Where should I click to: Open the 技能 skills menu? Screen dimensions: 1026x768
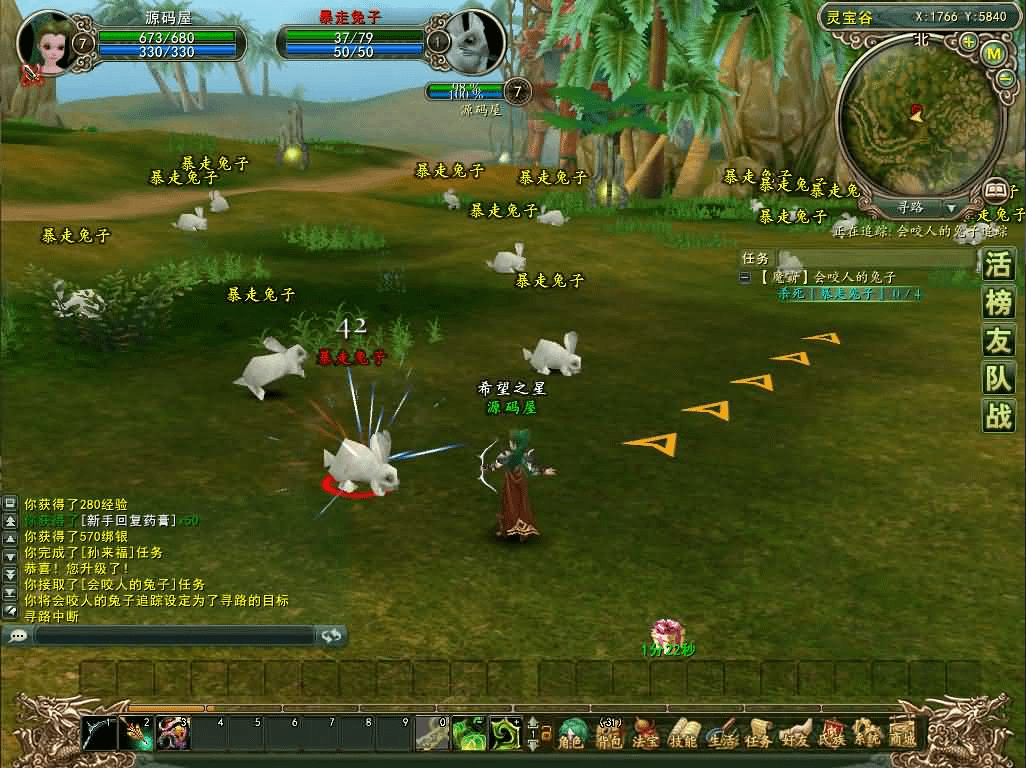(682, 735)
